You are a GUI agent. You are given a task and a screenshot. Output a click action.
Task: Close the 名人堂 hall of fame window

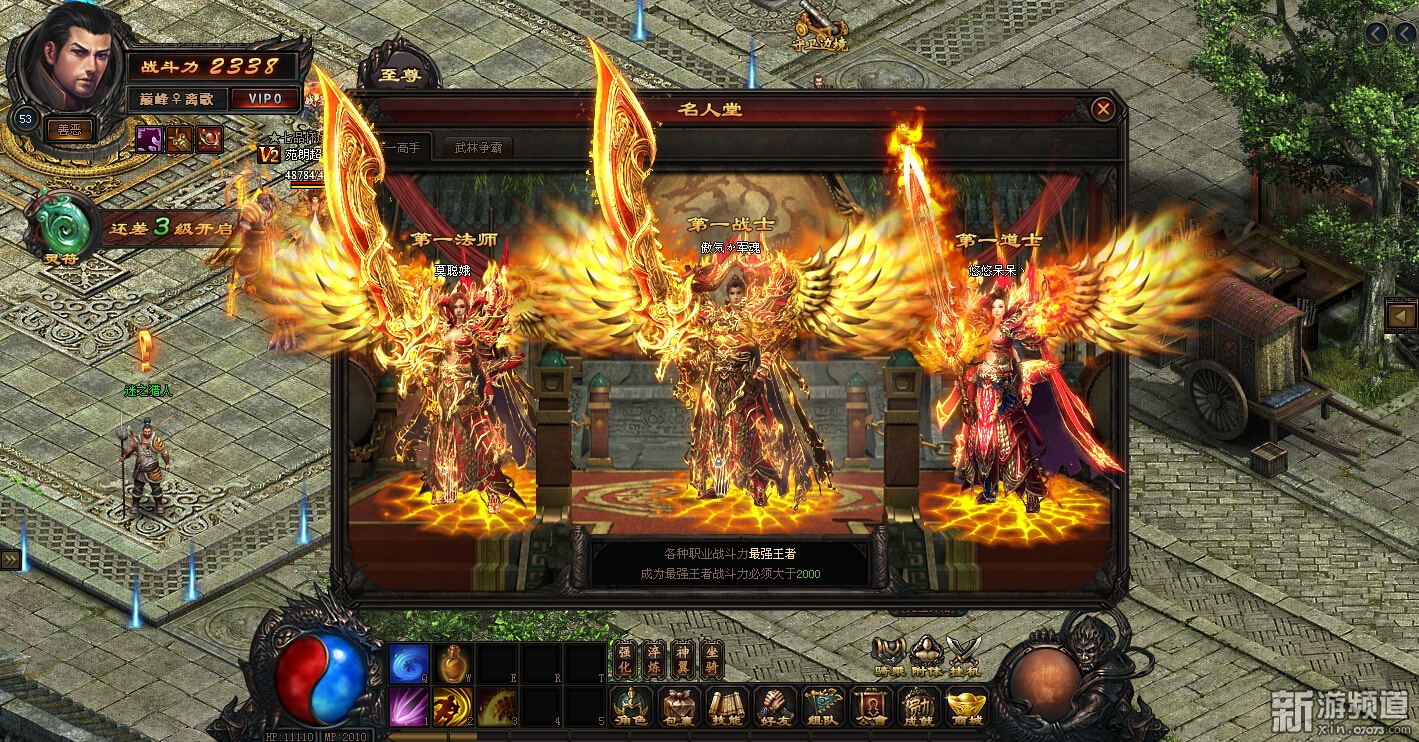click(1102, 109)
